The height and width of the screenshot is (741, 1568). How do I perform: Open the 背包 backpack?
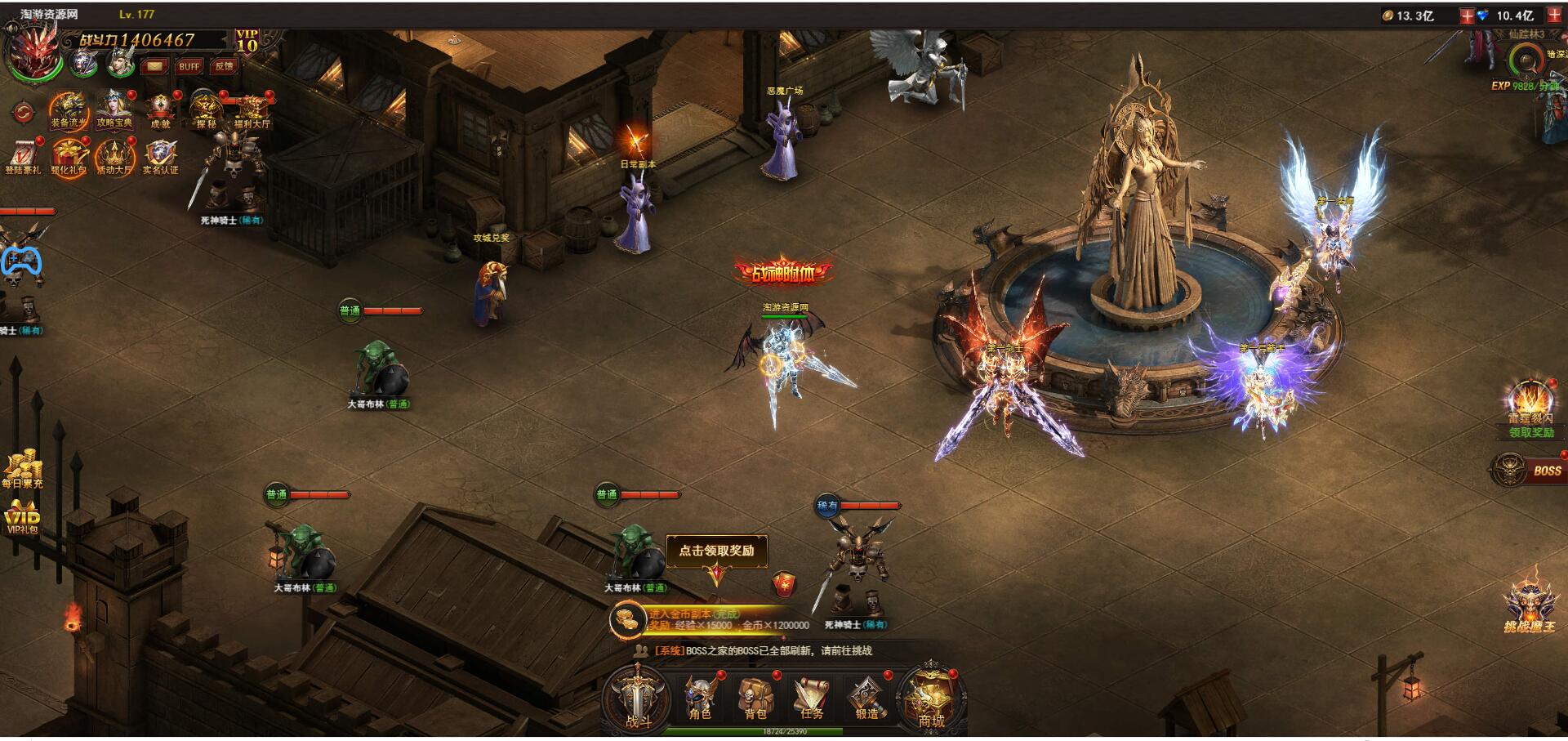click(x=755, y=699)
